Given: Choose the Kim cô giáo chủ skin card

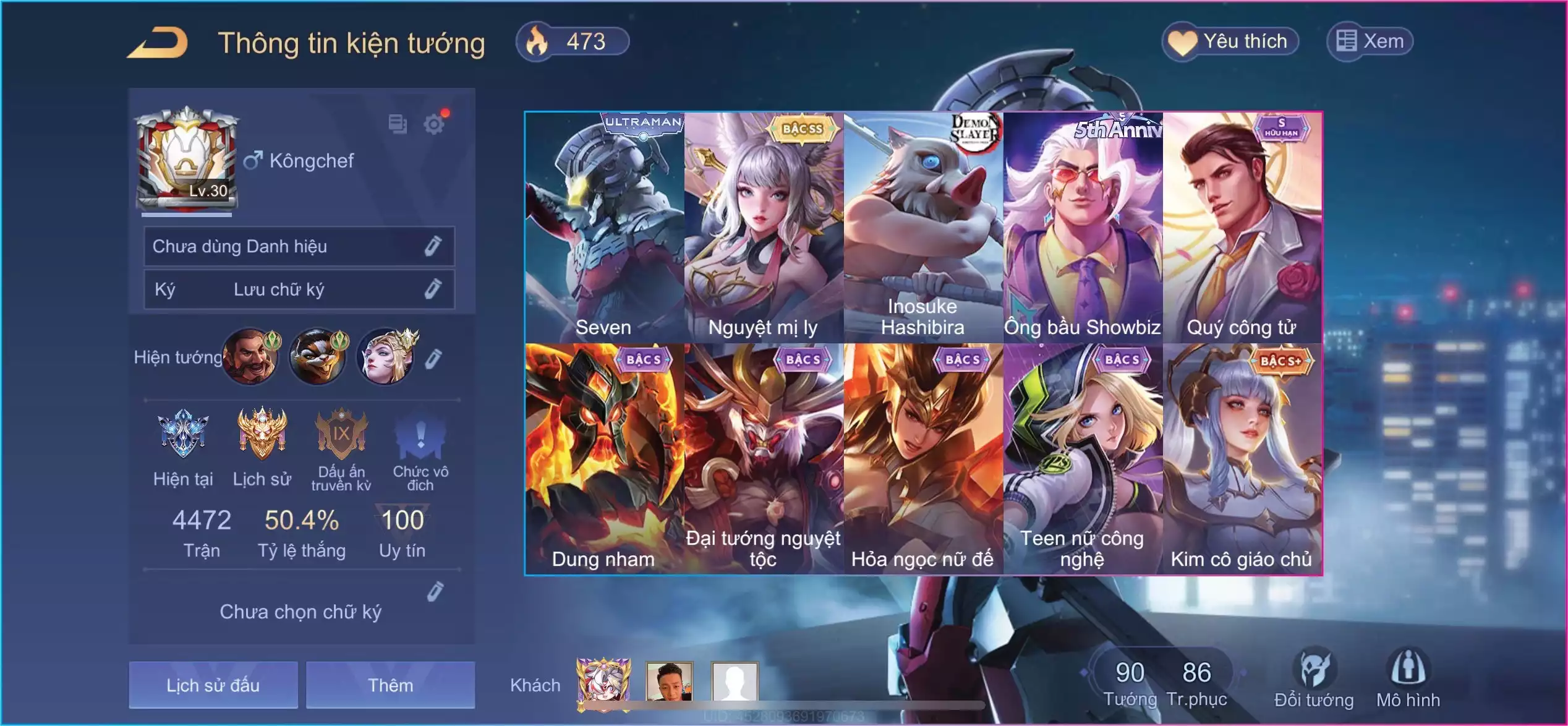Looking at the screenshot, I should click(x=1242, y=459).
